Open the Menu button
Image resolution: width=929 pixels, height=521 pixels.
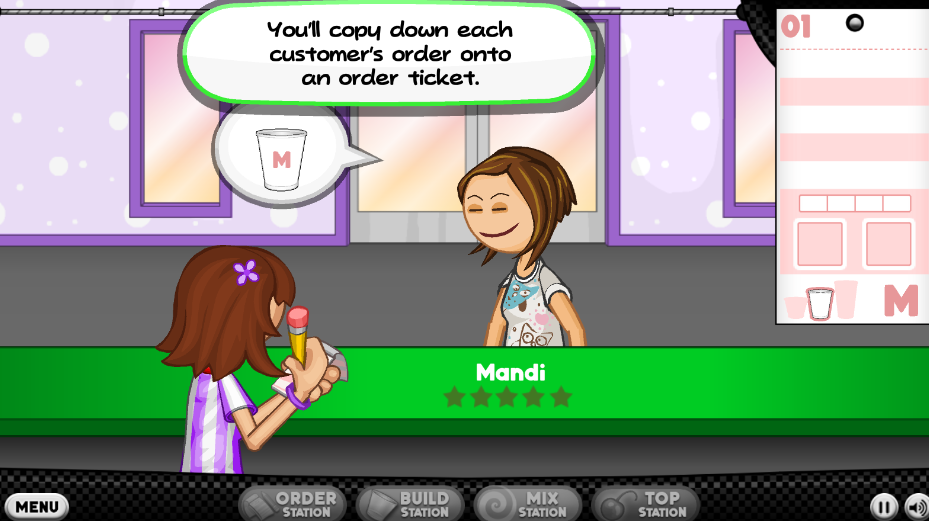pyautogui.click(x=36, y=506)
